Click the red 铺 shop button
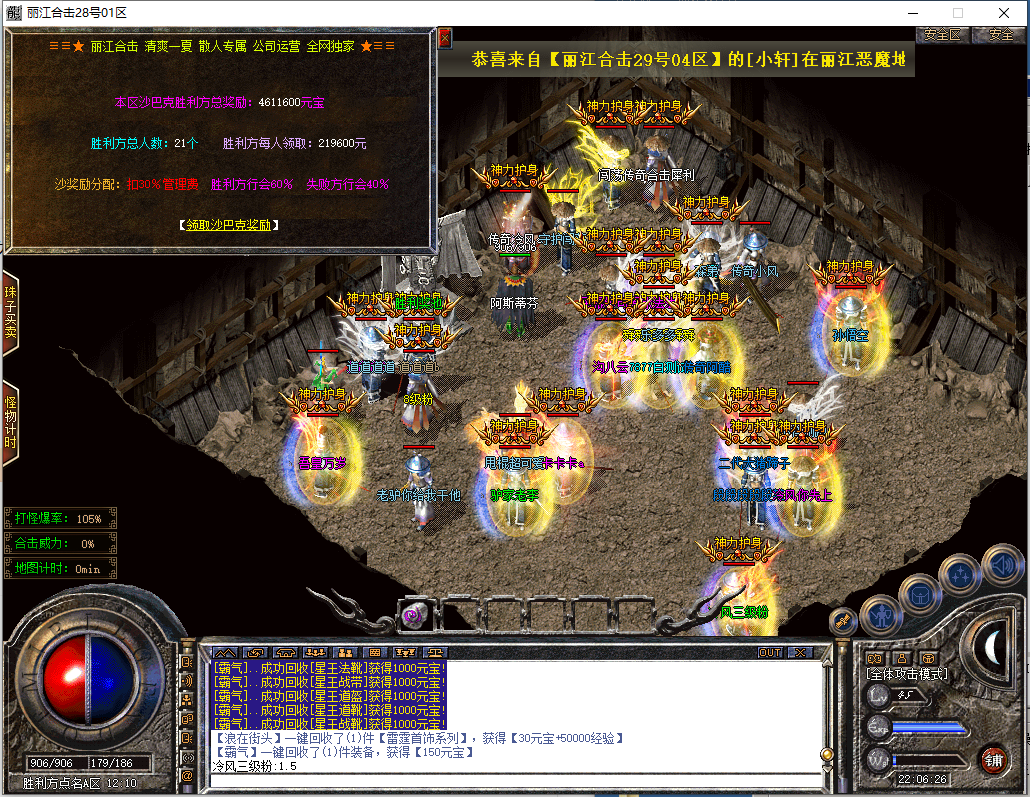The height and width of the screenshot is (797, 1030). pos(992,759)
